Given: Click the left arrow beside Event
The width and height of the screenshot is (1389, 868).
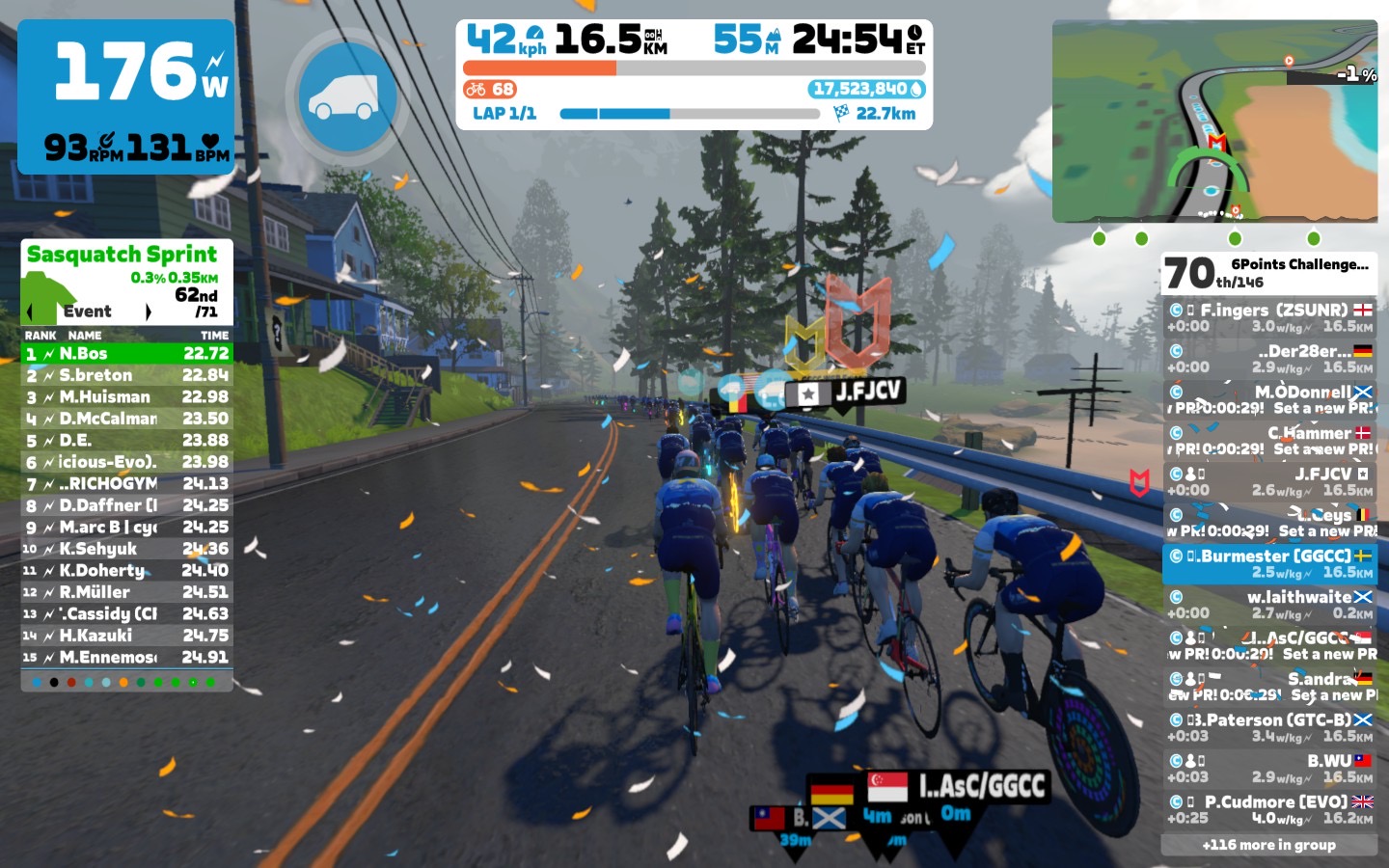Looking at the screenshot, I should [x=30, y=312].
